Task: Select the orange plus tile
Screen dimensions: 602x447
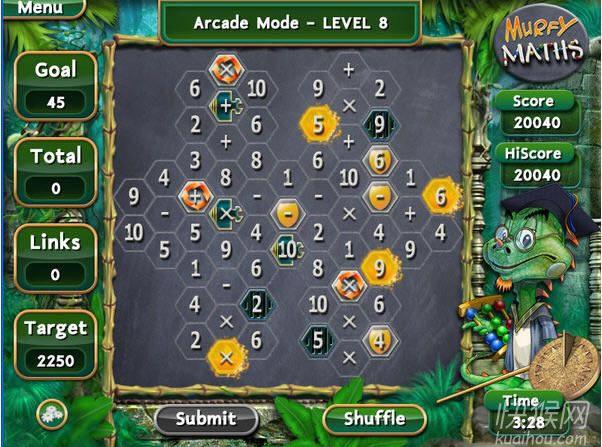Action: tap(195, 195)
